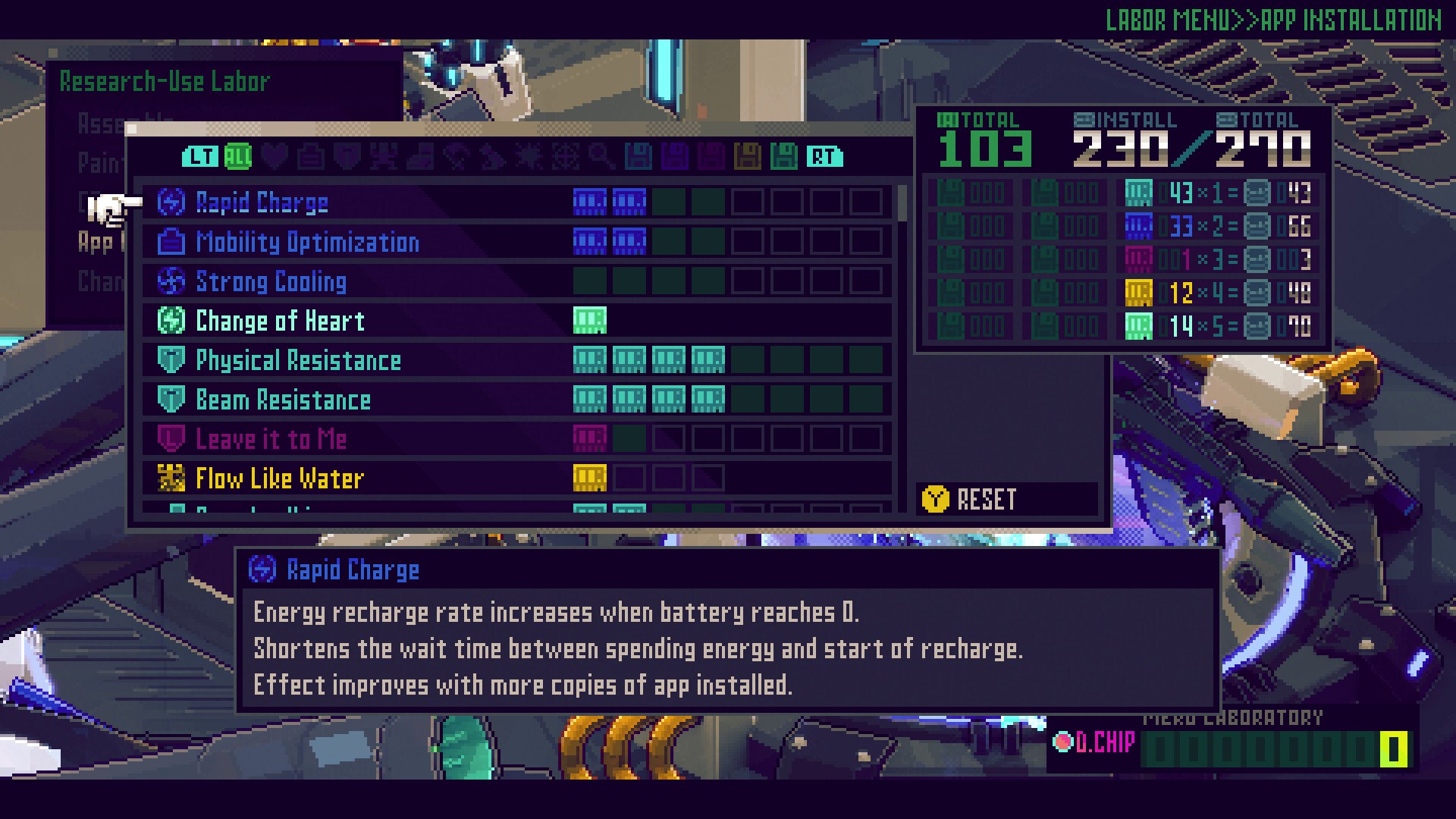Filter by the yellow floppy disk tab
The image size is (1456, 819).
pos(748,157)
